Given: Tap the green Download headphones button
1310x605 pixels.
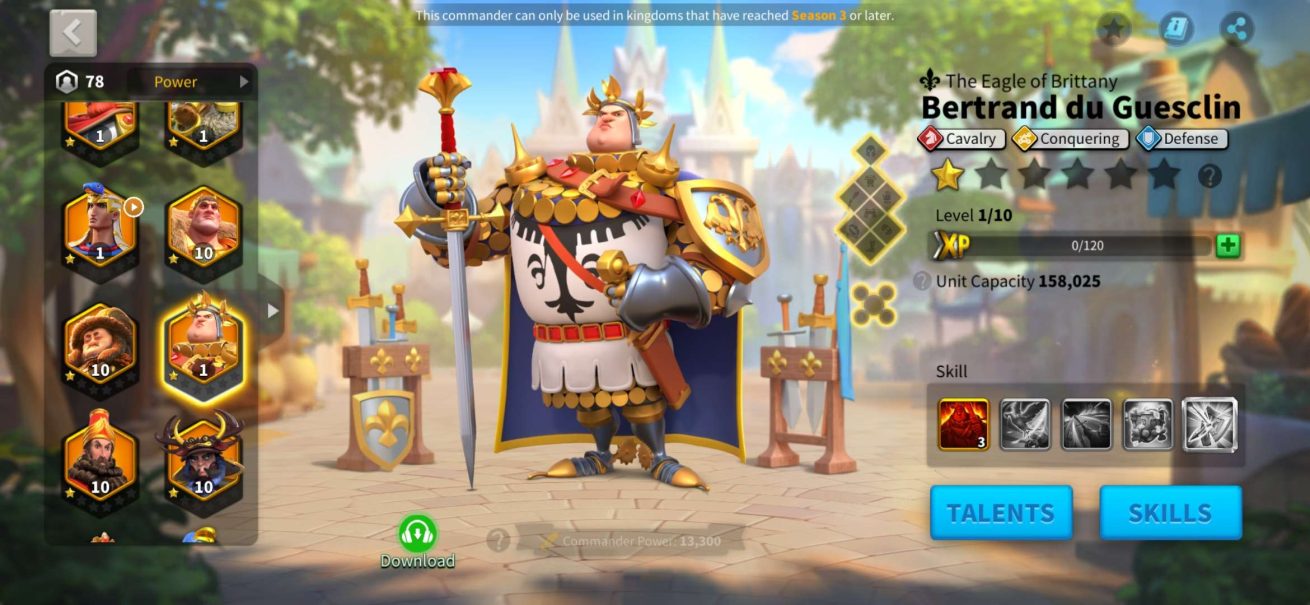Looking at the screenshot, I should [x=417, y=533].
